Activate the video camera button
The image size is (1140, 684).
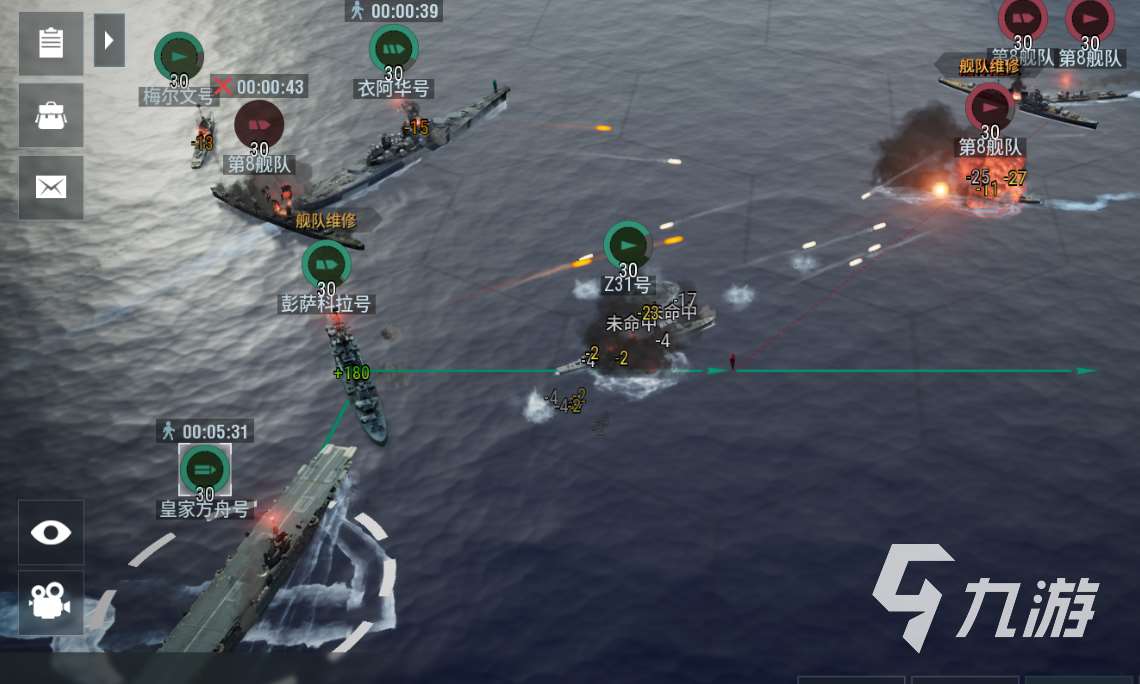click(50, 602)
